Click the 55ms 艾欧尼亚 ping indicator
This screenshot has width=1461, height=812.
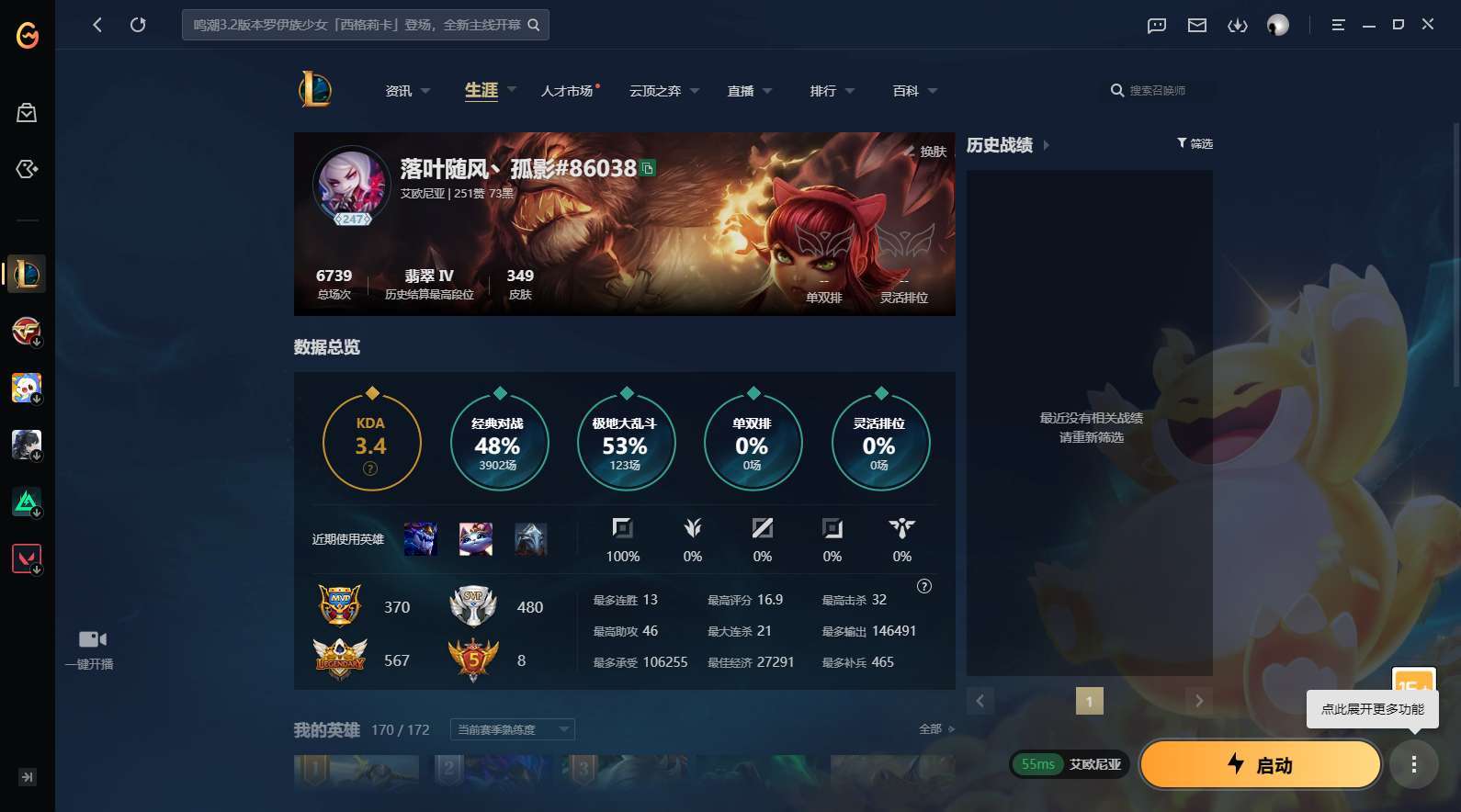[1069, 763]
